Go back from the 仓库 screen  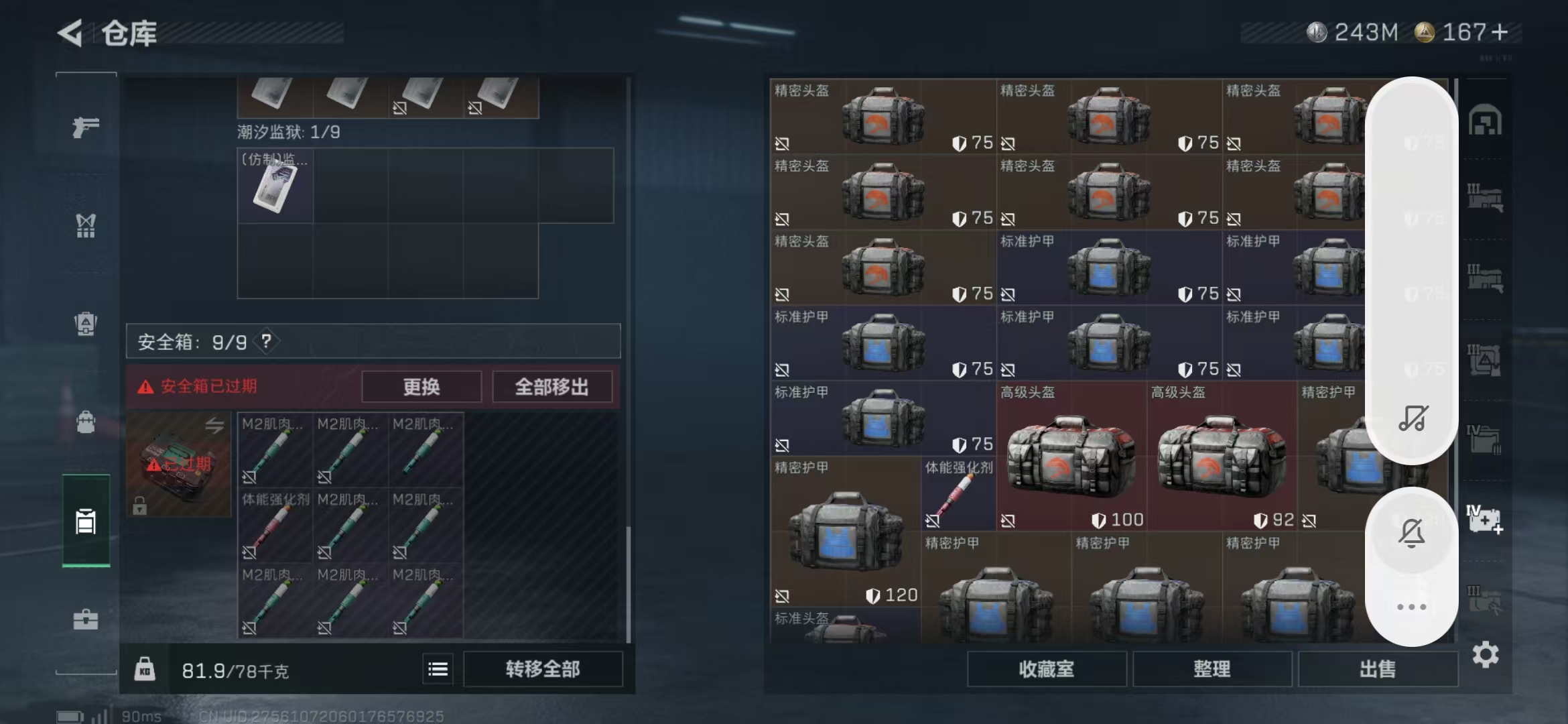70,33
